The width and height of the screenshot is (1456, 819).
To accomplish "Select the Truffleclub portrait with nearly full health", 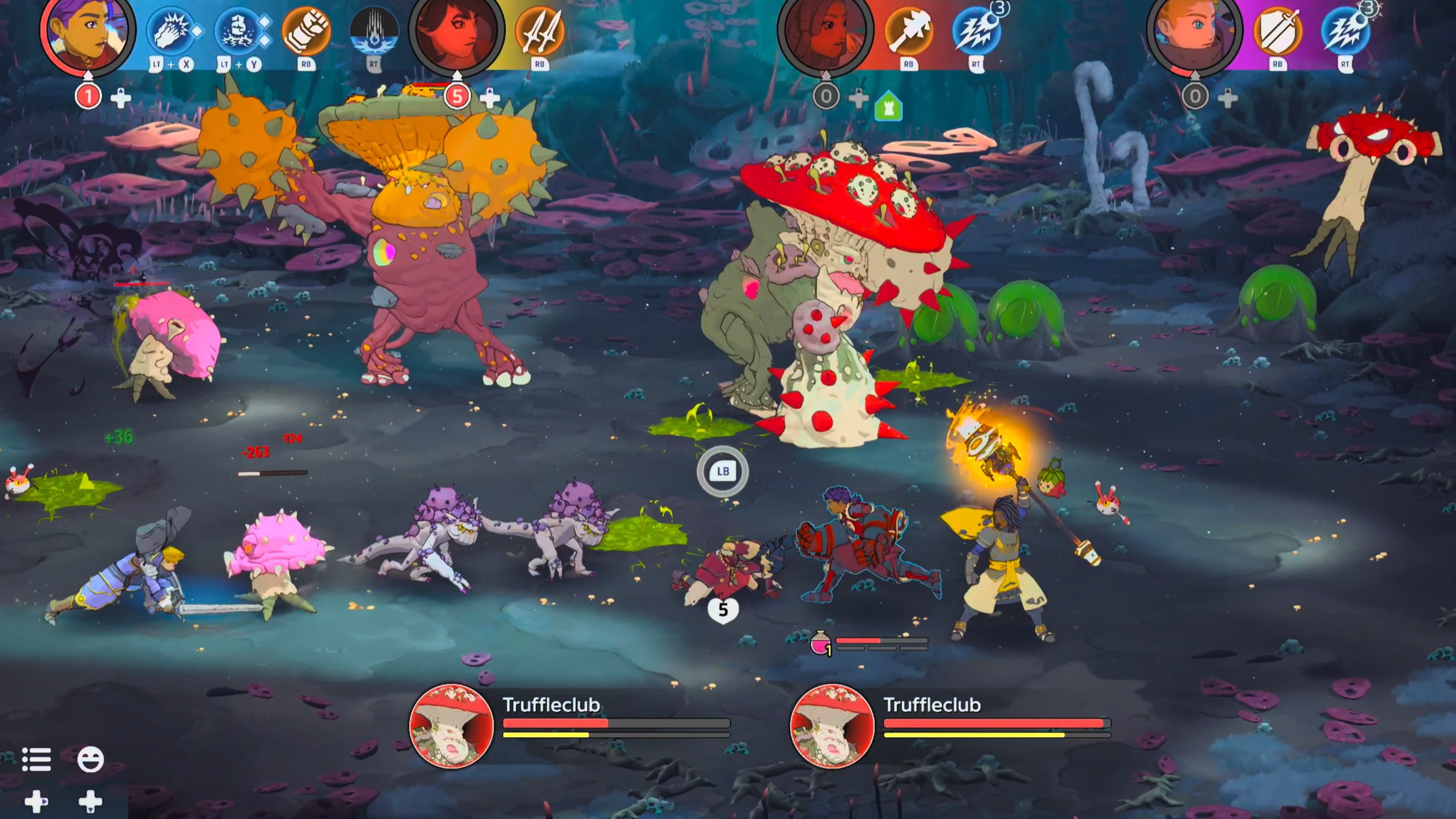I will point(832,726).
